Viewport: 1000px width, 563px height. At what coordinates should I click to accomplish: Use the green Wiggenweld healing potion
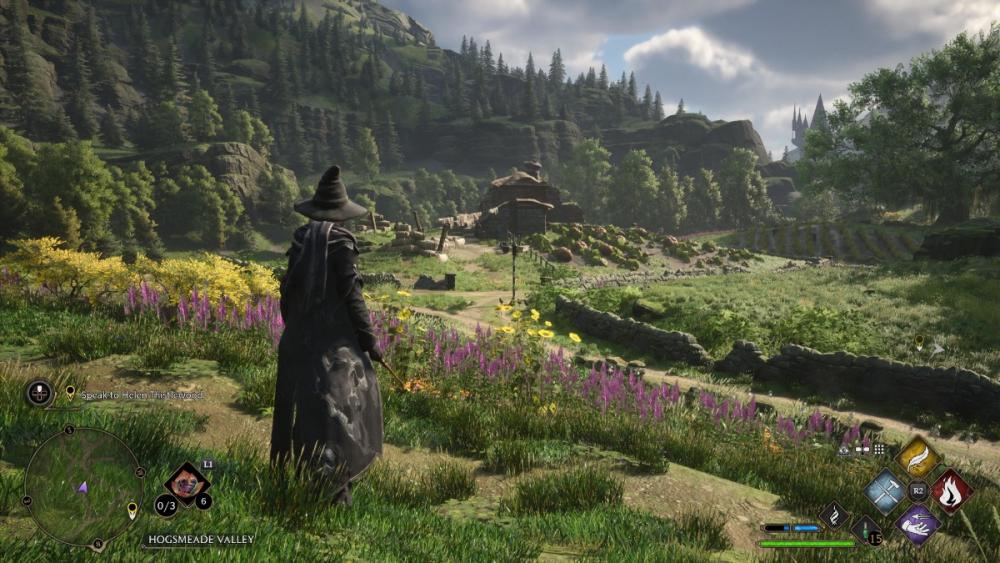866,530
